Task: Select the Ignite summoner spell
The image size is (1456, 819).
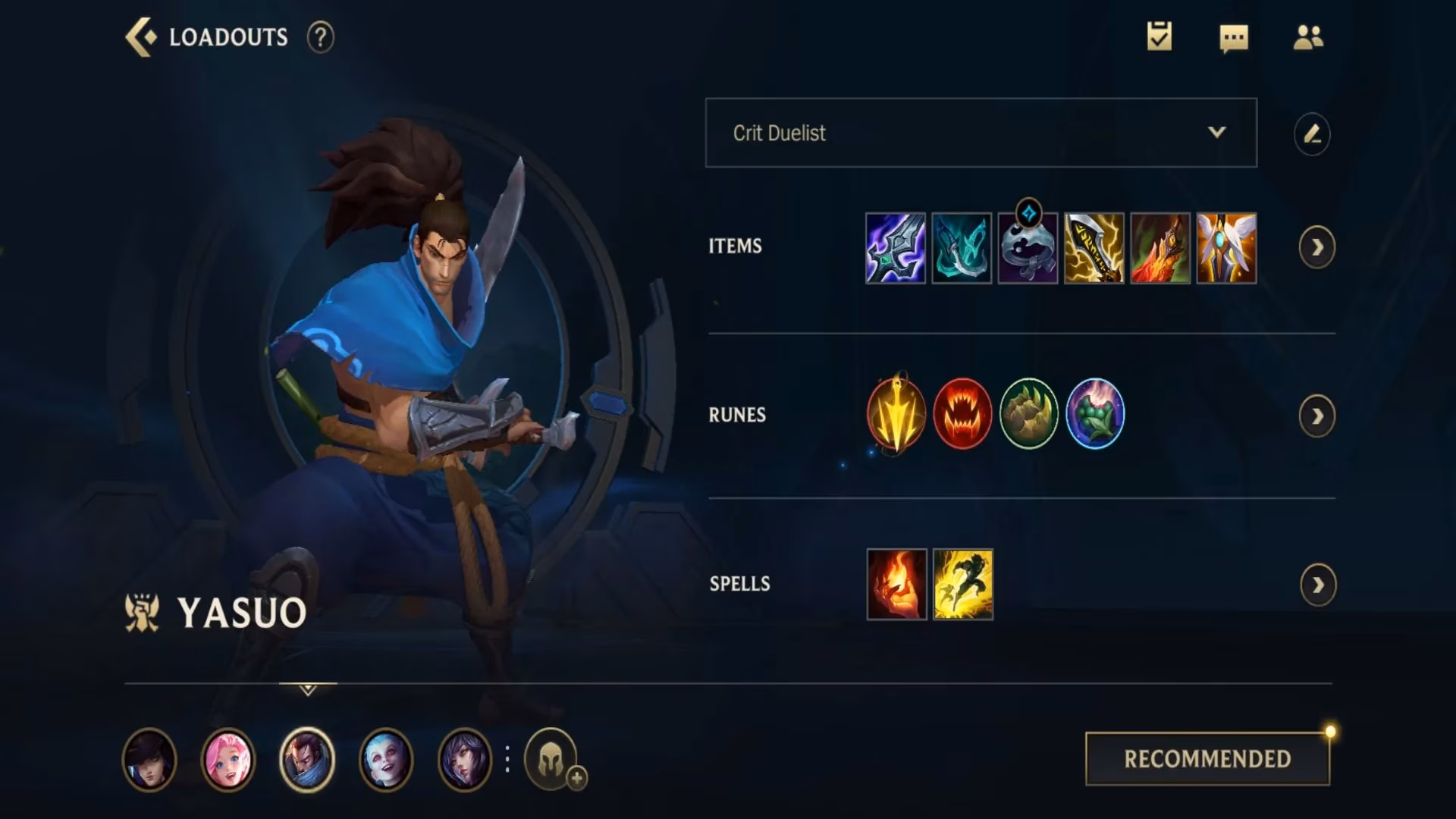Action: coord(895,582)
